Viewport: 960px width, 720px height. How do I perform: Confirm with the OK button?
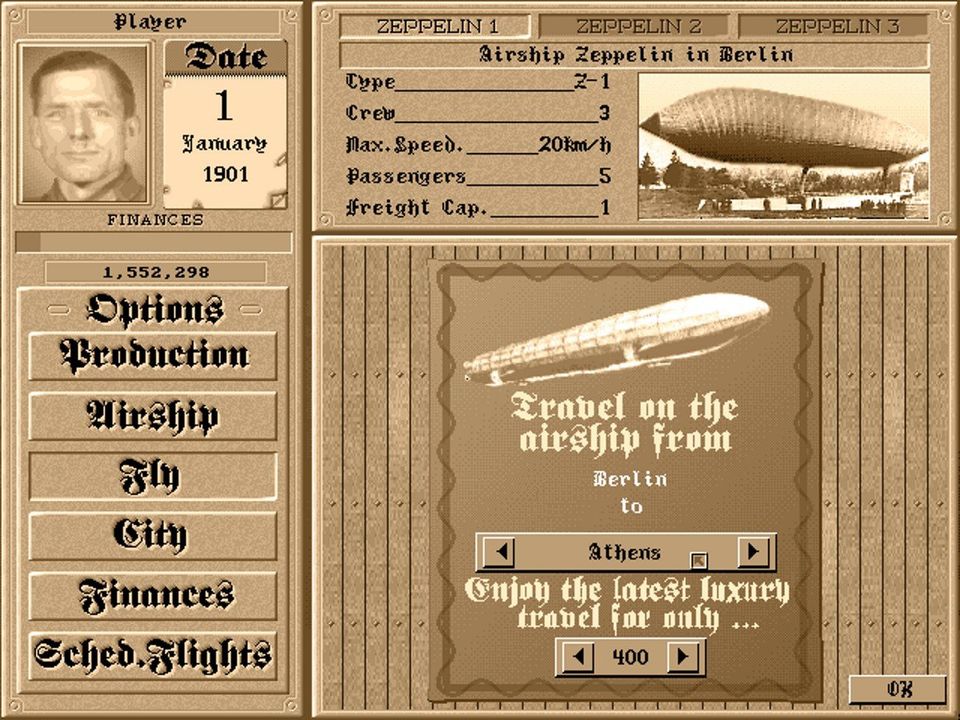897,690
